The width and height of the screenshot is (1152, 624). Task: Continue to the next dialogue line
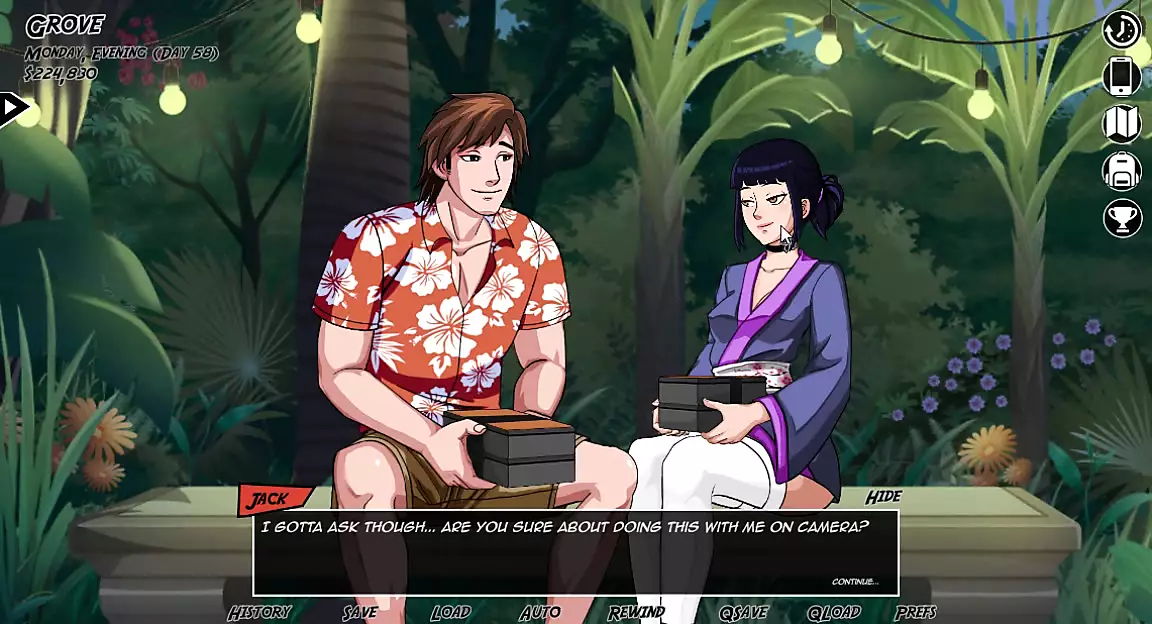855,581
